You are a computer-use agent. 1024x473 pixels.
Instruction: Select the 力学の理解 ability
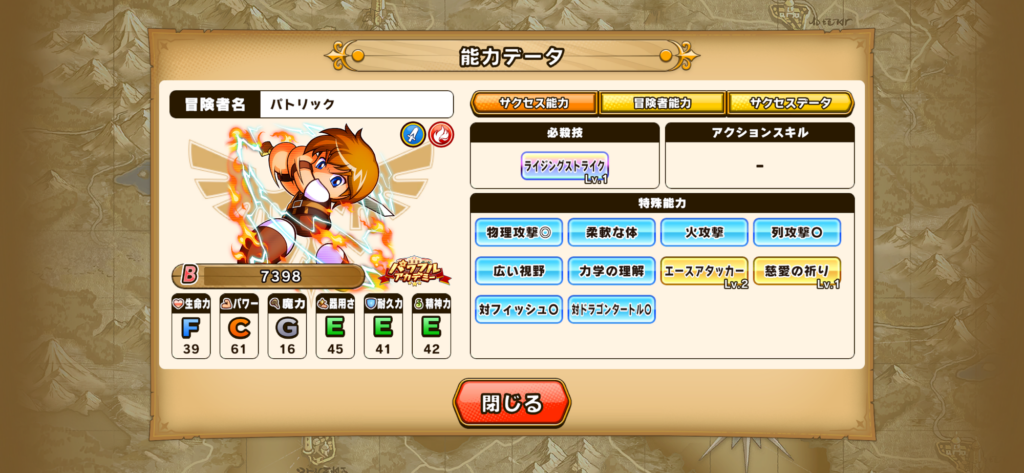tap(611, 271)
